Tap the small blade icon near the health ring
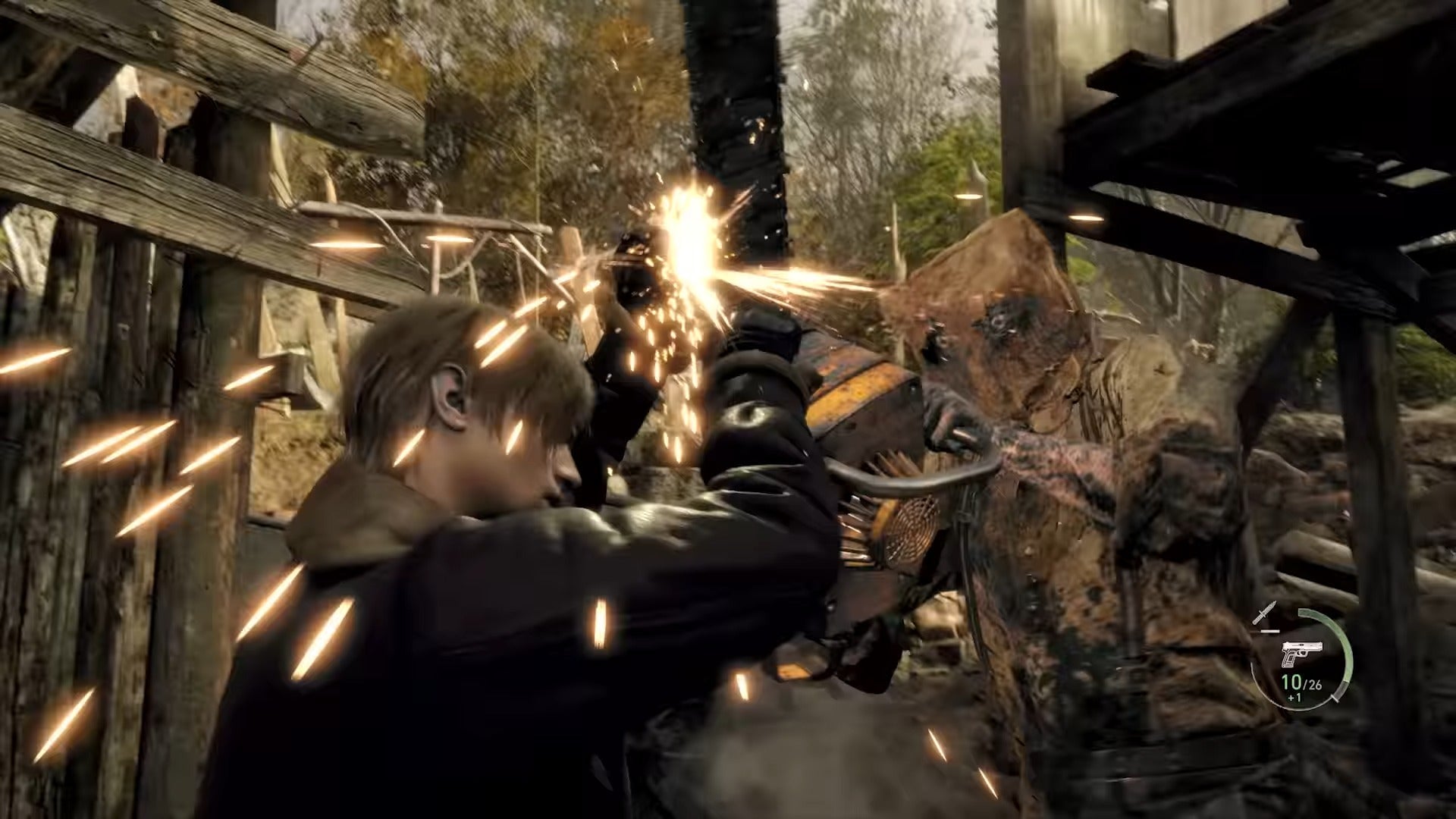 click(1266, 613)
